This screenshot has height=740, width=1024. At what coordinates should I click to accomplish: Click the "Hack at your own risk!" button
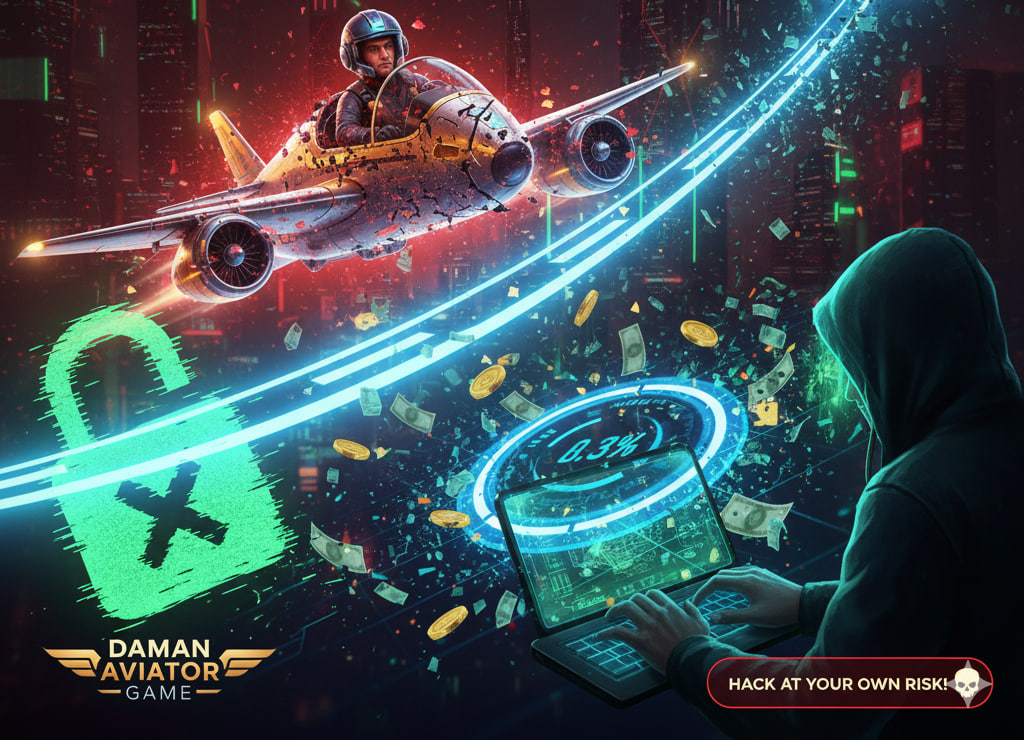[x=849, y=684]
